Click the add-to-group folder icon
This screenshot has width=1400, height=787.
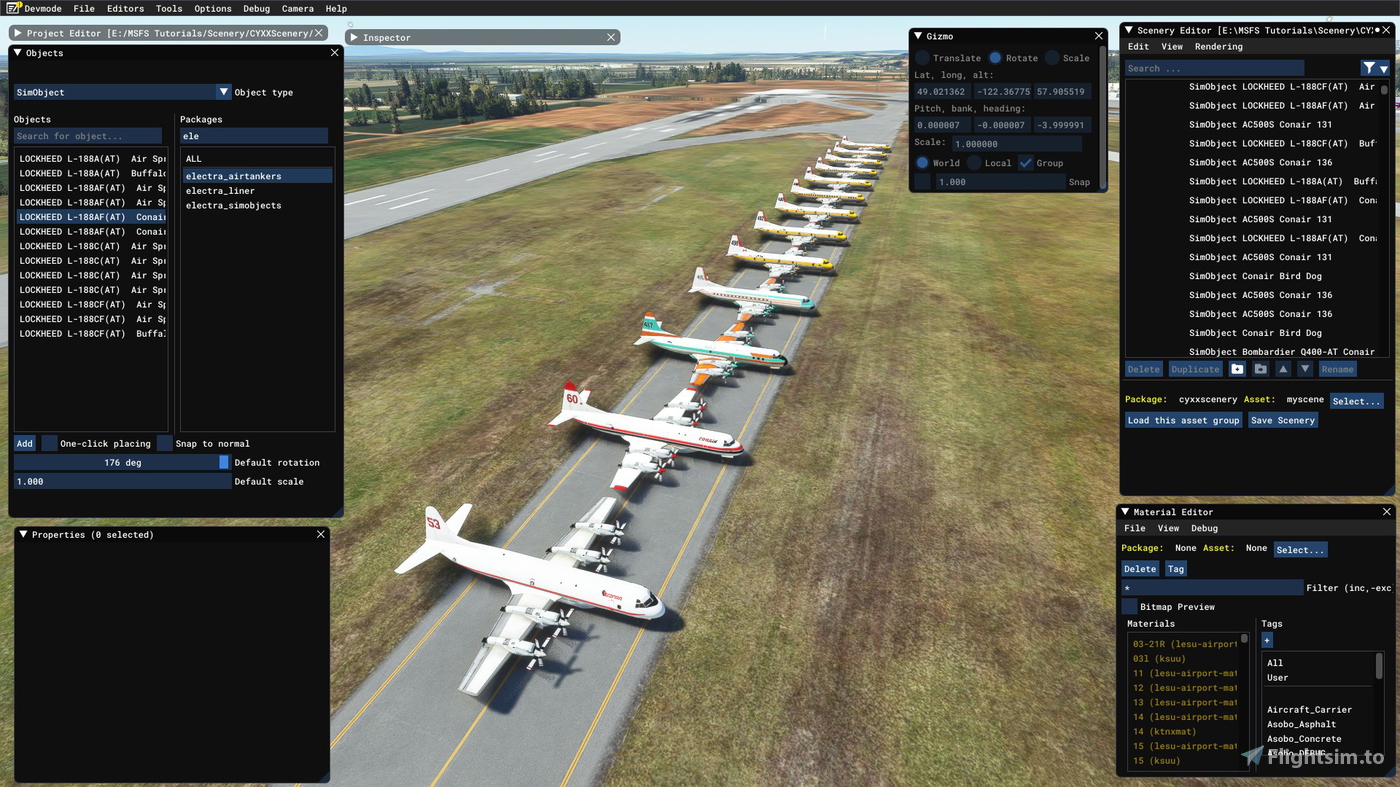(1238, 369)
